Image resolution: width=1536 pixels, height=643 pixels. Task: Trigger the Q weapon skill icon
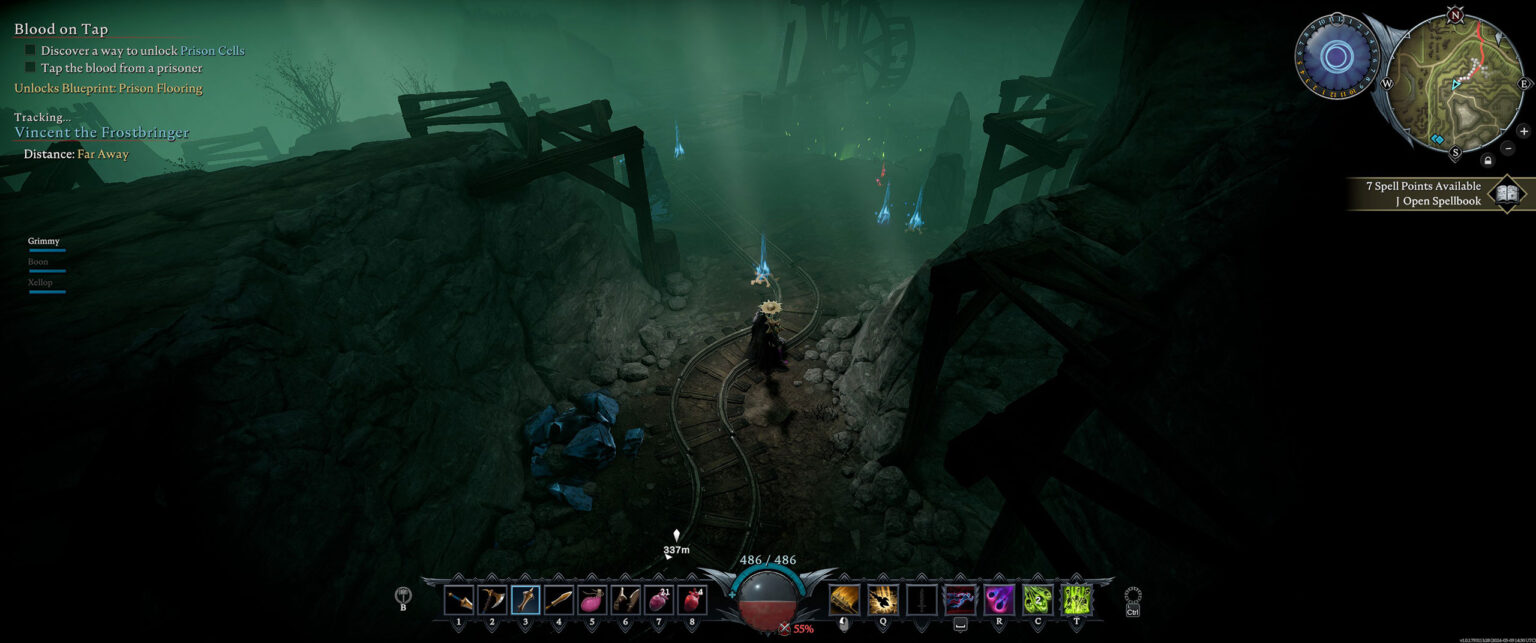[882, 599]
